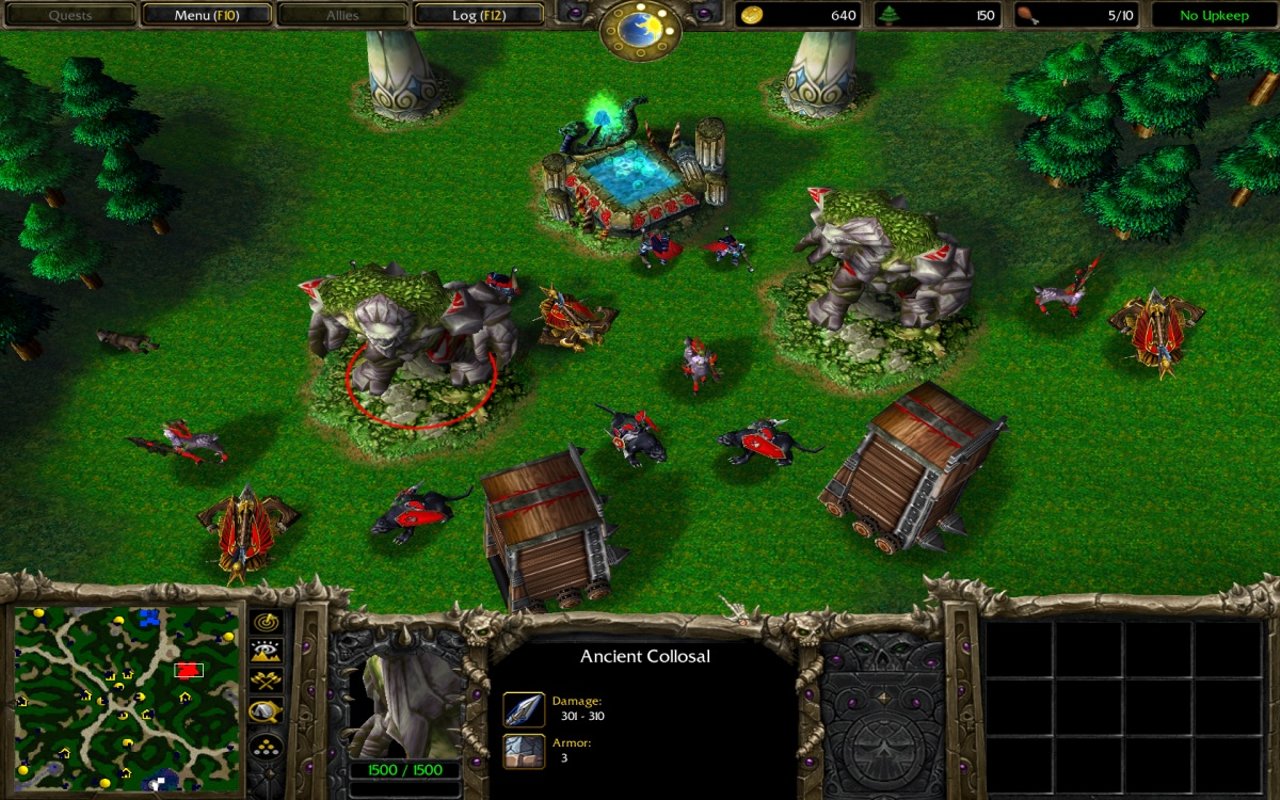
Task: Toggle formation movement button
Action: (x=265, y=745)
